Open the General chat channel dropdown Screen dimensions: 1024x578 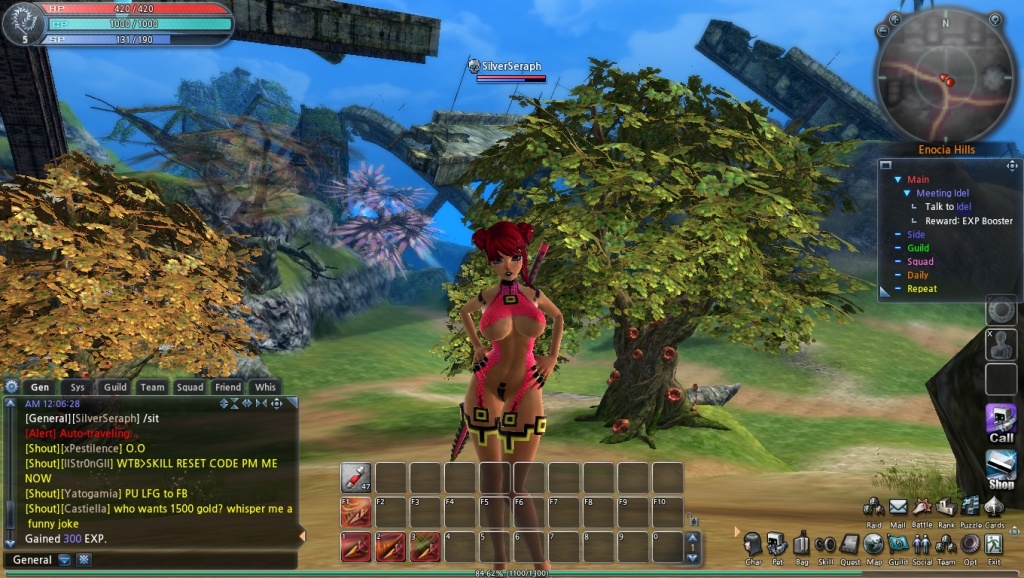65,560
